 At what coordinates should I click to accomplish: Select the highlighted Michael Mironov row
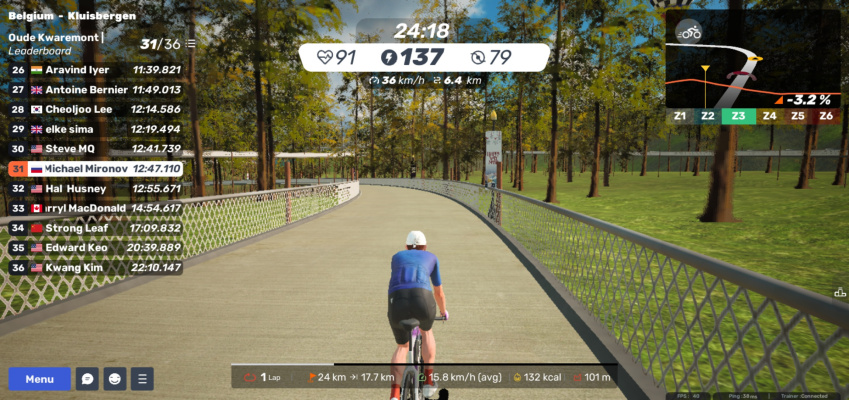pyautogui.click(x=97, y=169)
